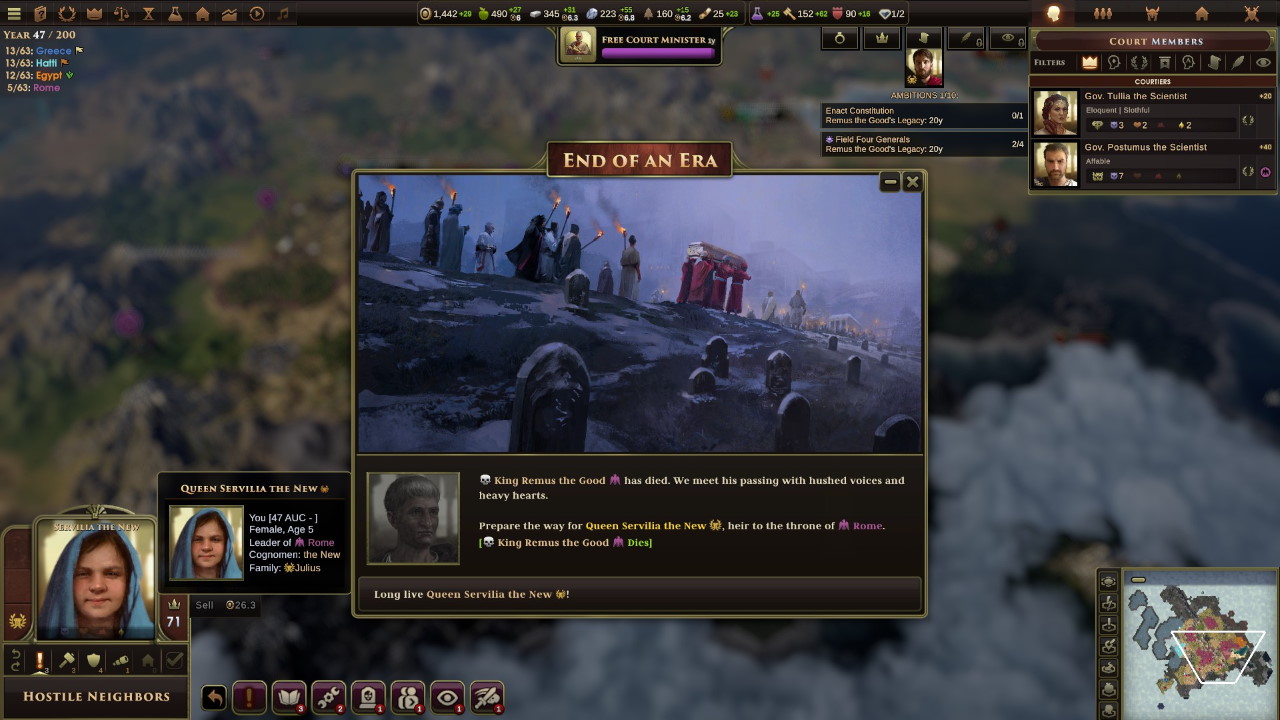Select the Free Court Minister notification
1280x720 pixels.
[x=639, y=45]
